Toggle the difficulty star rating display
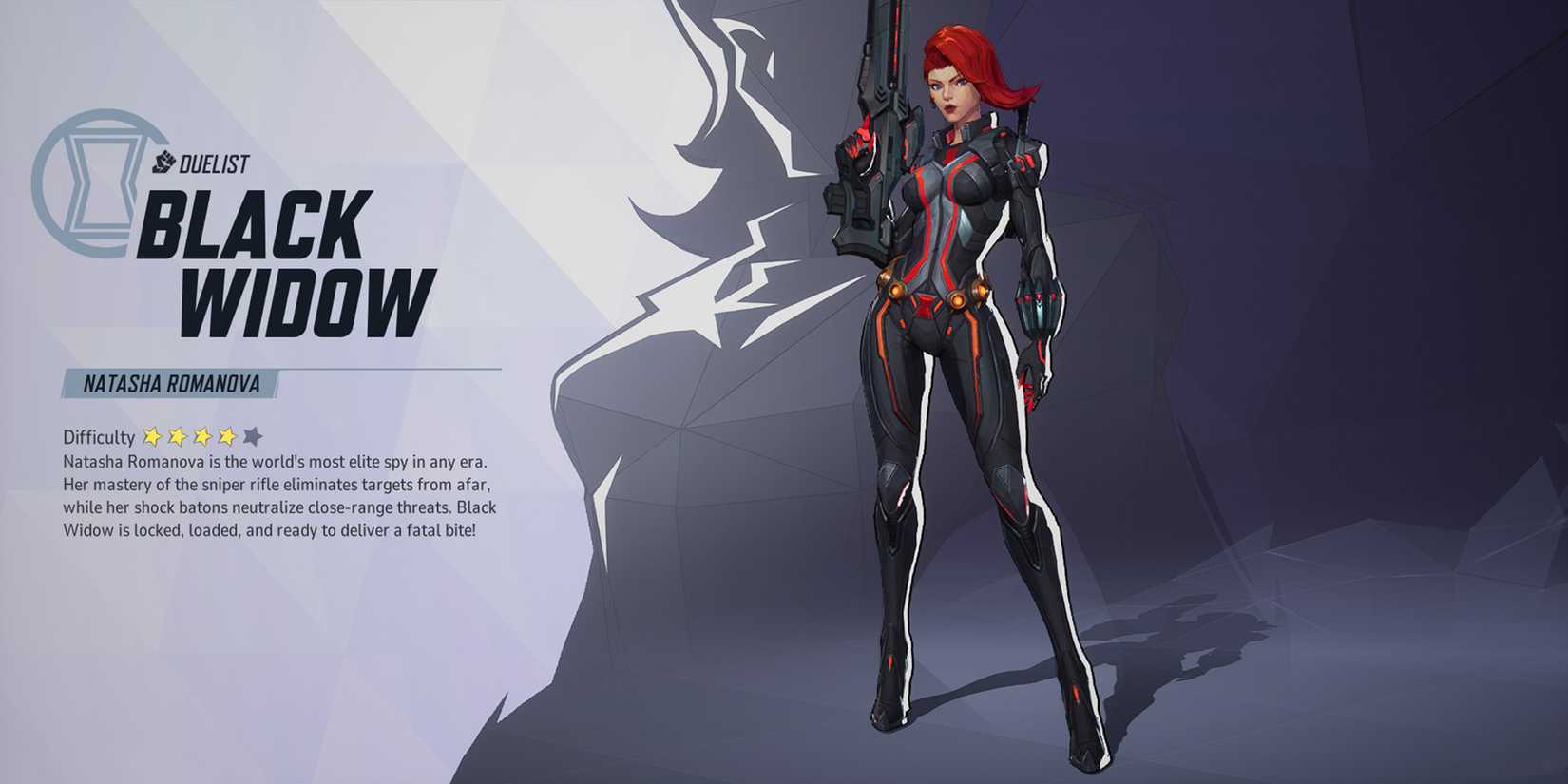The width and height of the screenshot is (1568, 784). point(200,436)
